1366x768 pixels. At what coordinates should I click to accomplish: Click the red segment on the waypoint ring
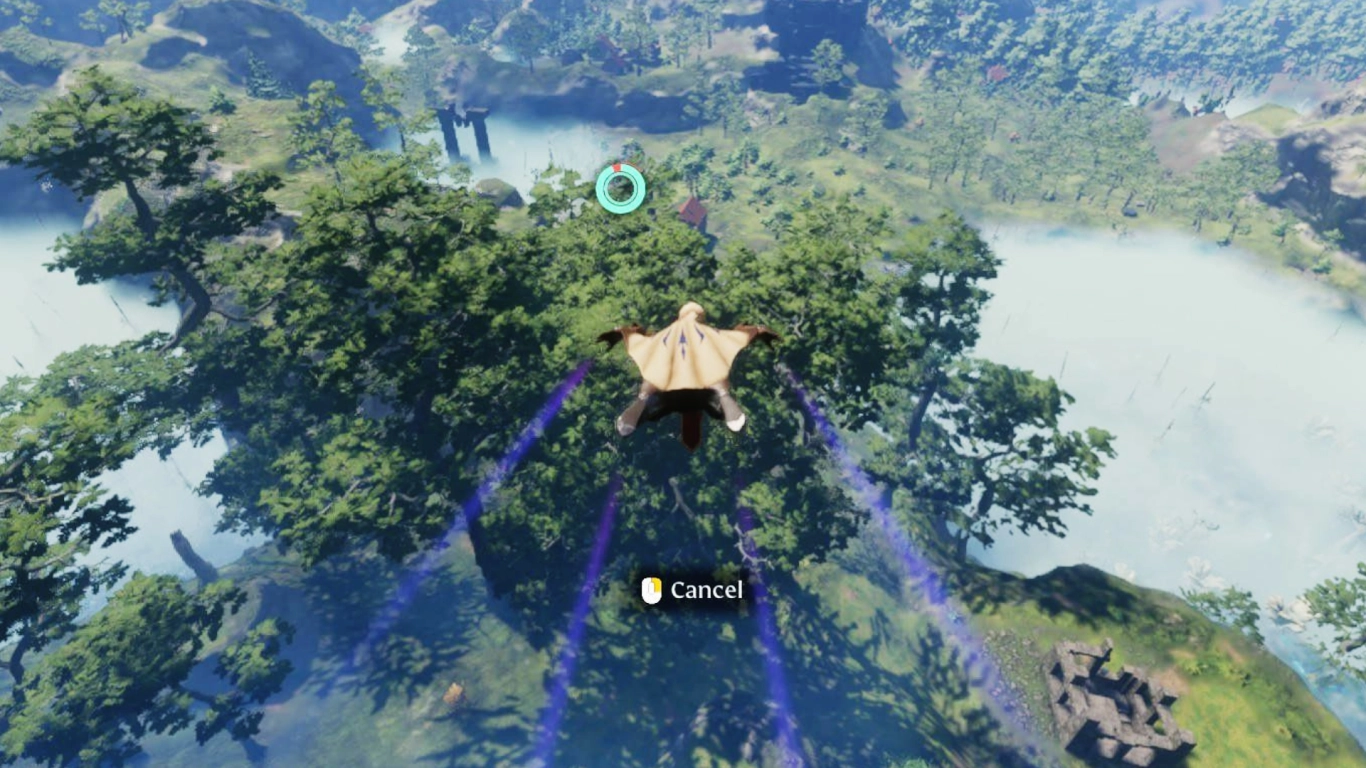[x=619, y=169]
